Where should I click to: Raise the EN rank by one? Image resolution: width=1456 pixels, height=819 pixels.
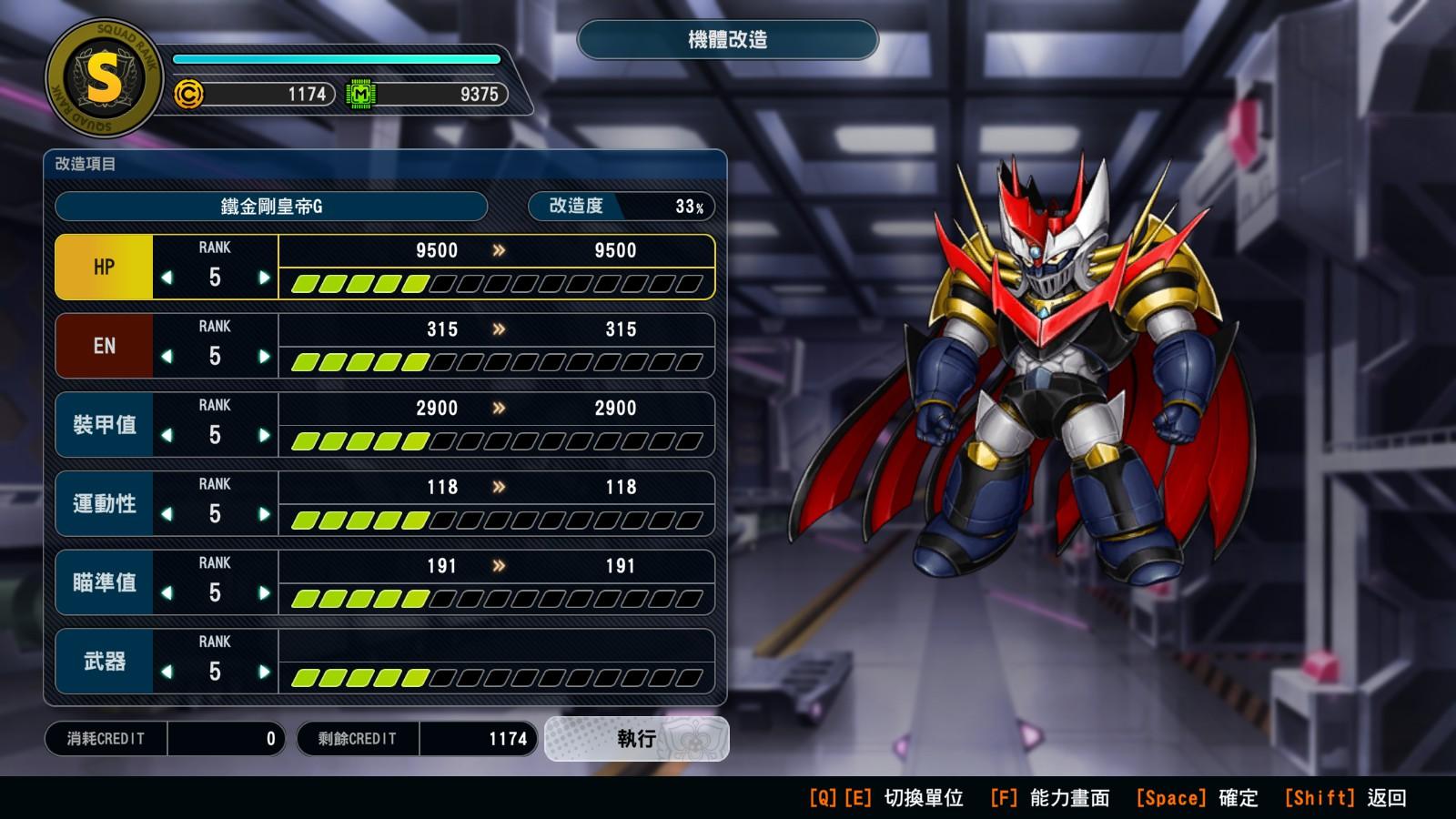tap(264, 357)
